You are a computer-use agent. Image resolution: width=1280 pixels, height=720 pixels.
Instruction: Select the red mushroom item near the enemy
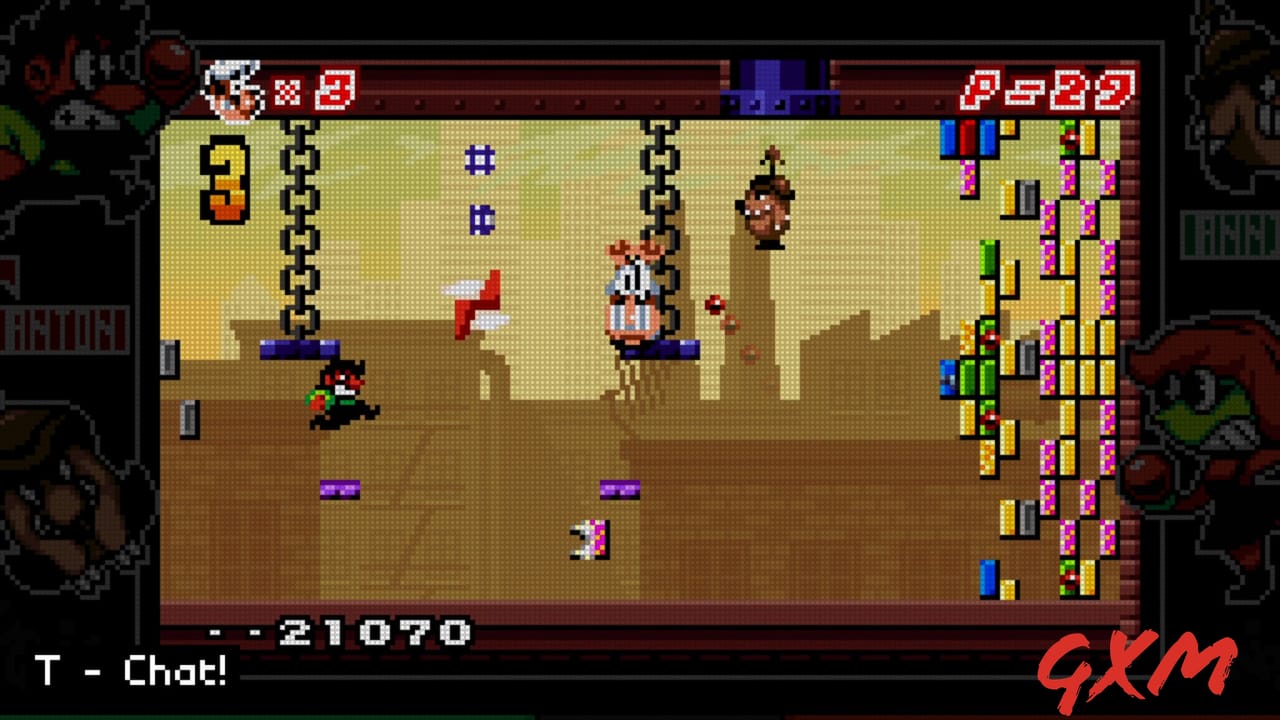click(x=715, y=302)
